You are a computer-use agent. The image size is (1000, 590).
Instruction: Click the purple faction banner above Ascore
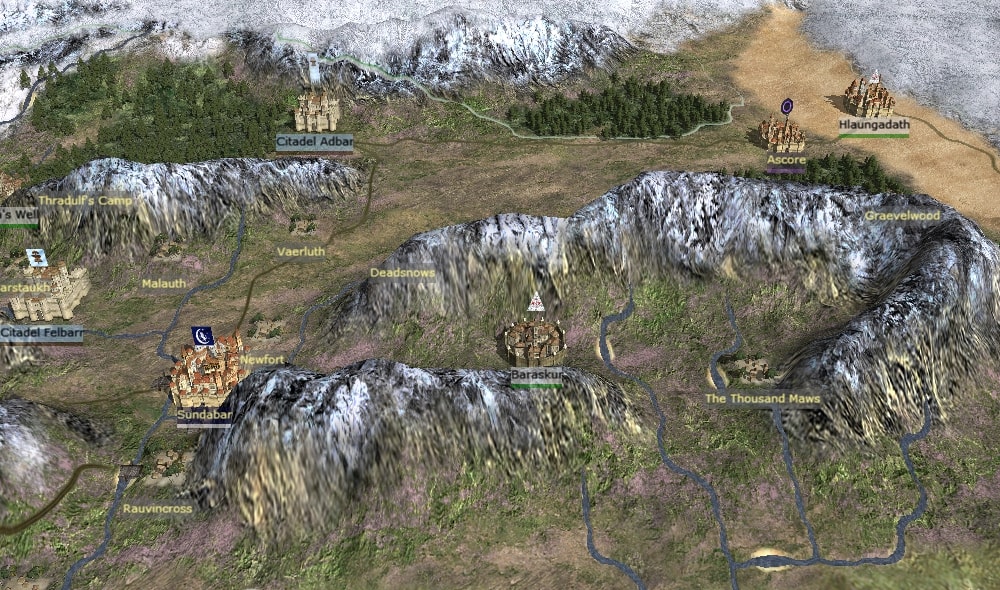pyautogui.click(x=788, y=106)
